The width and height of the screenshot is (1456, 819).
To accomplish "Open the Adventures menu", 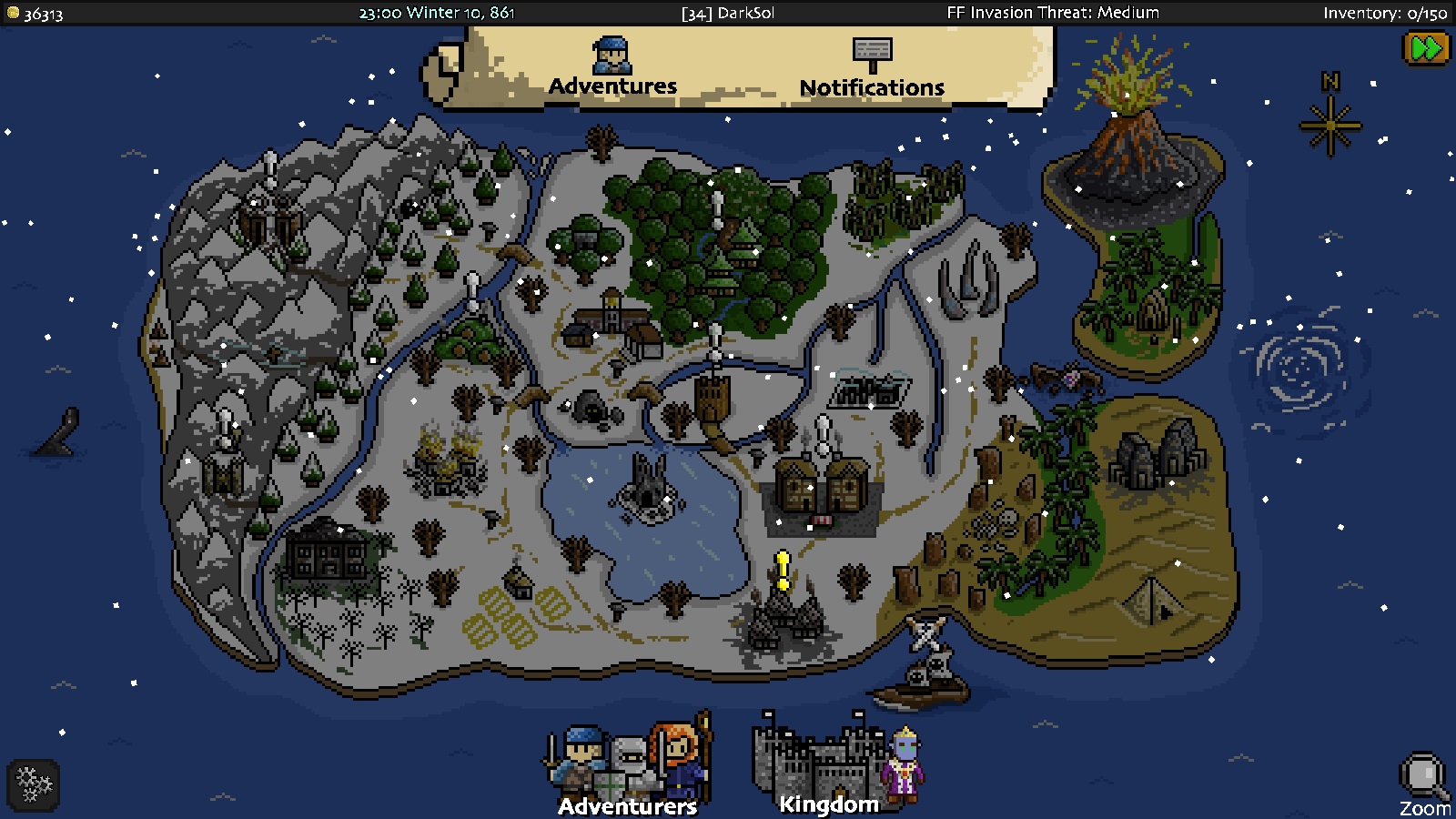I will click(x=612, y=85).
